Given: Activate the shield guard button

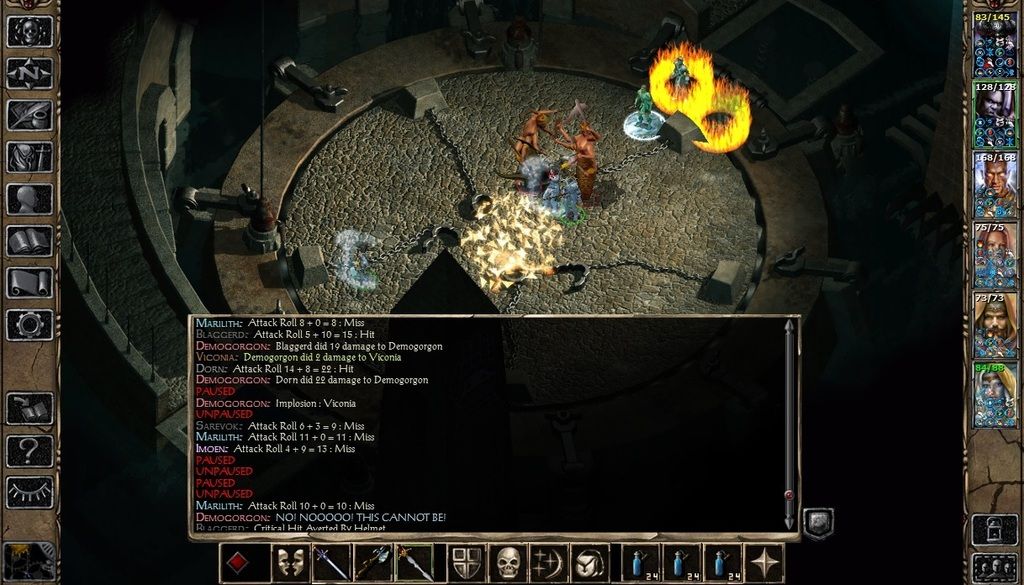Looking at the screenshot, I should click(x=467, y=563).
